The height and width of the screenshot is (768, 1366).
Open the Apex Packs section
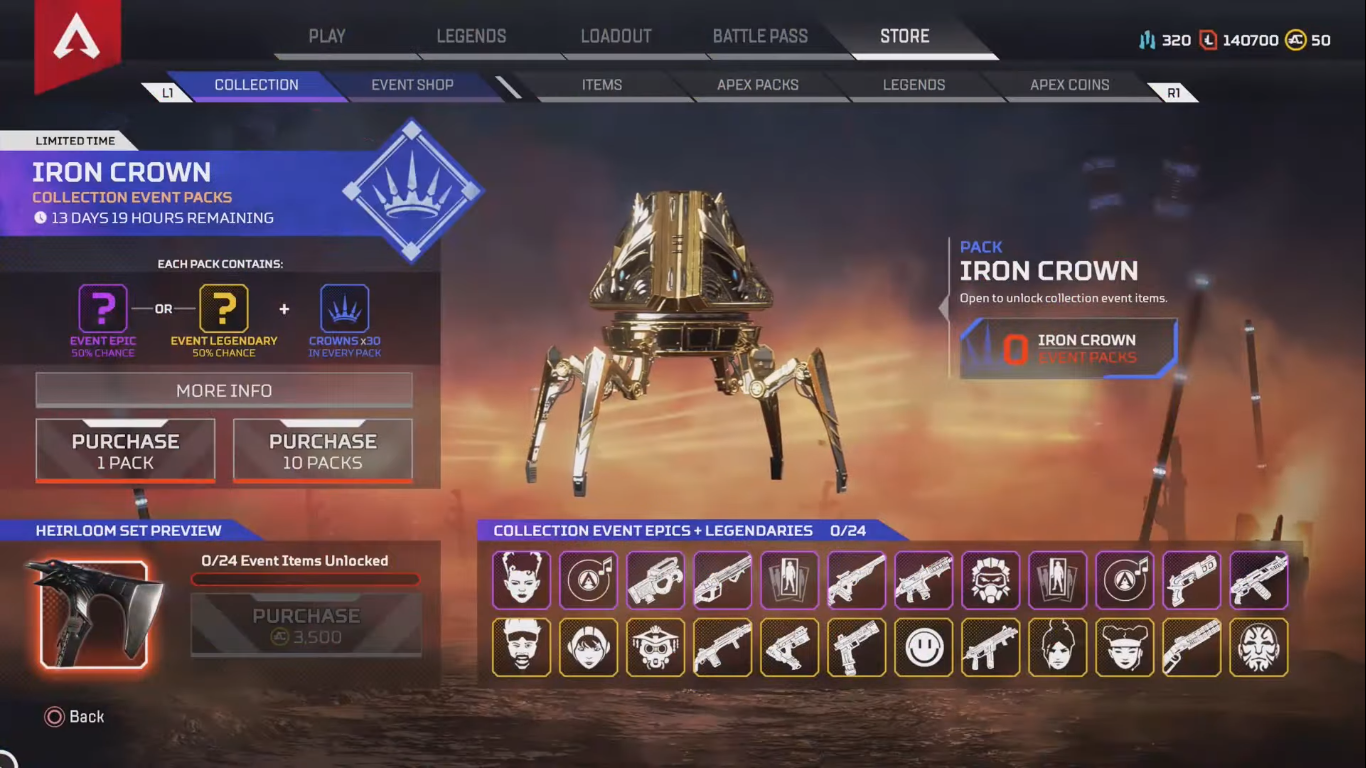(757, 85)
